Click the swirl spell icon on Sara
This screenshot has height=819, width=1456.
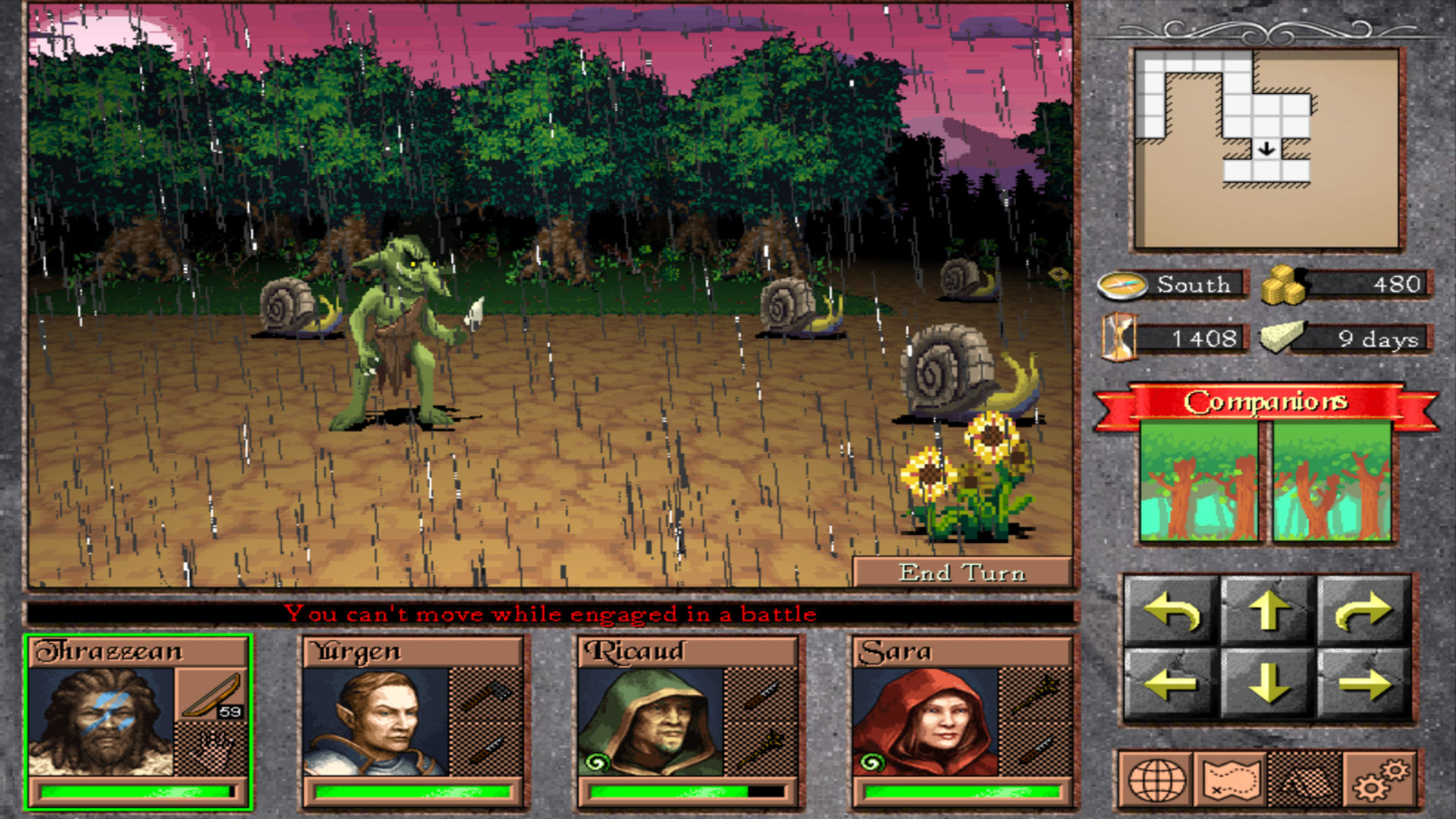(871, 761)
